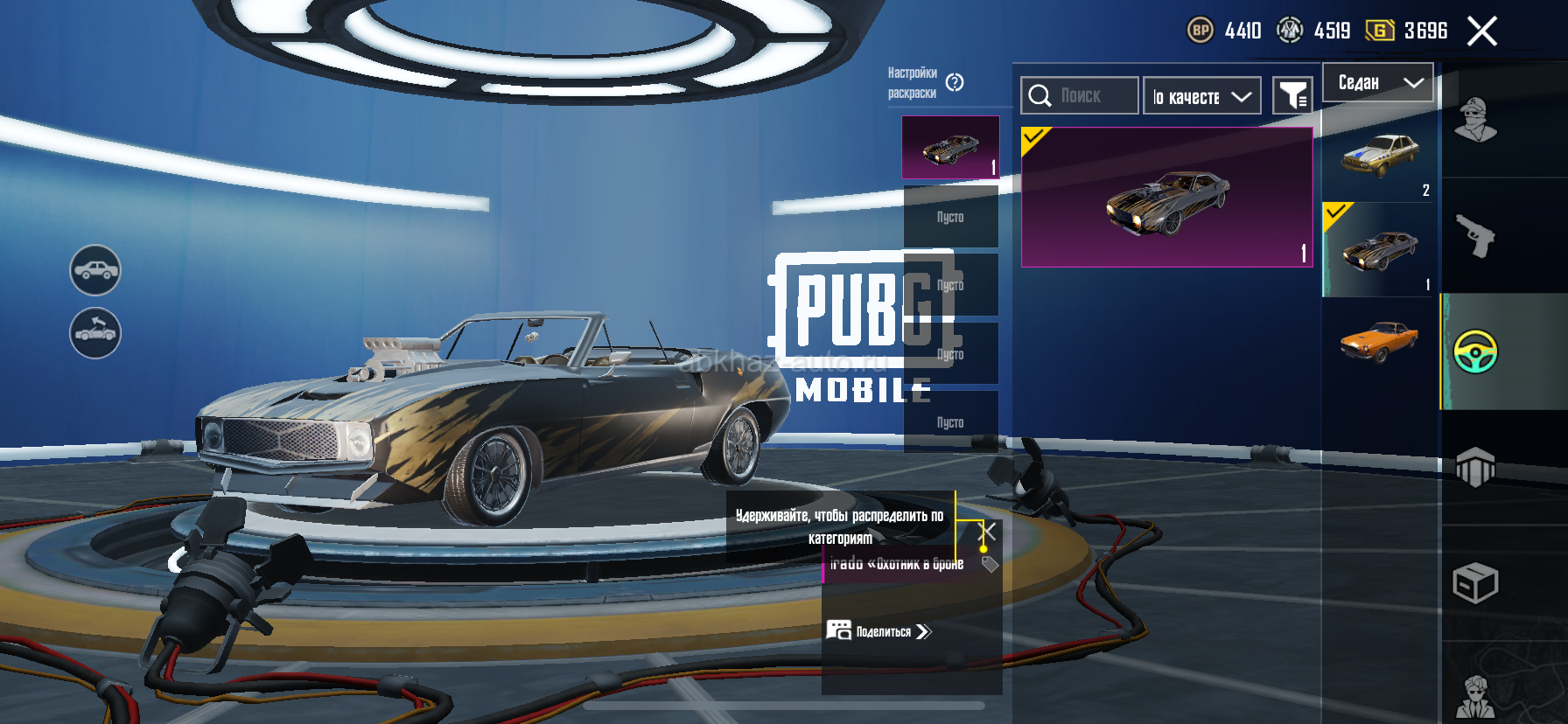Open the suited character category

click(1475, 696)
